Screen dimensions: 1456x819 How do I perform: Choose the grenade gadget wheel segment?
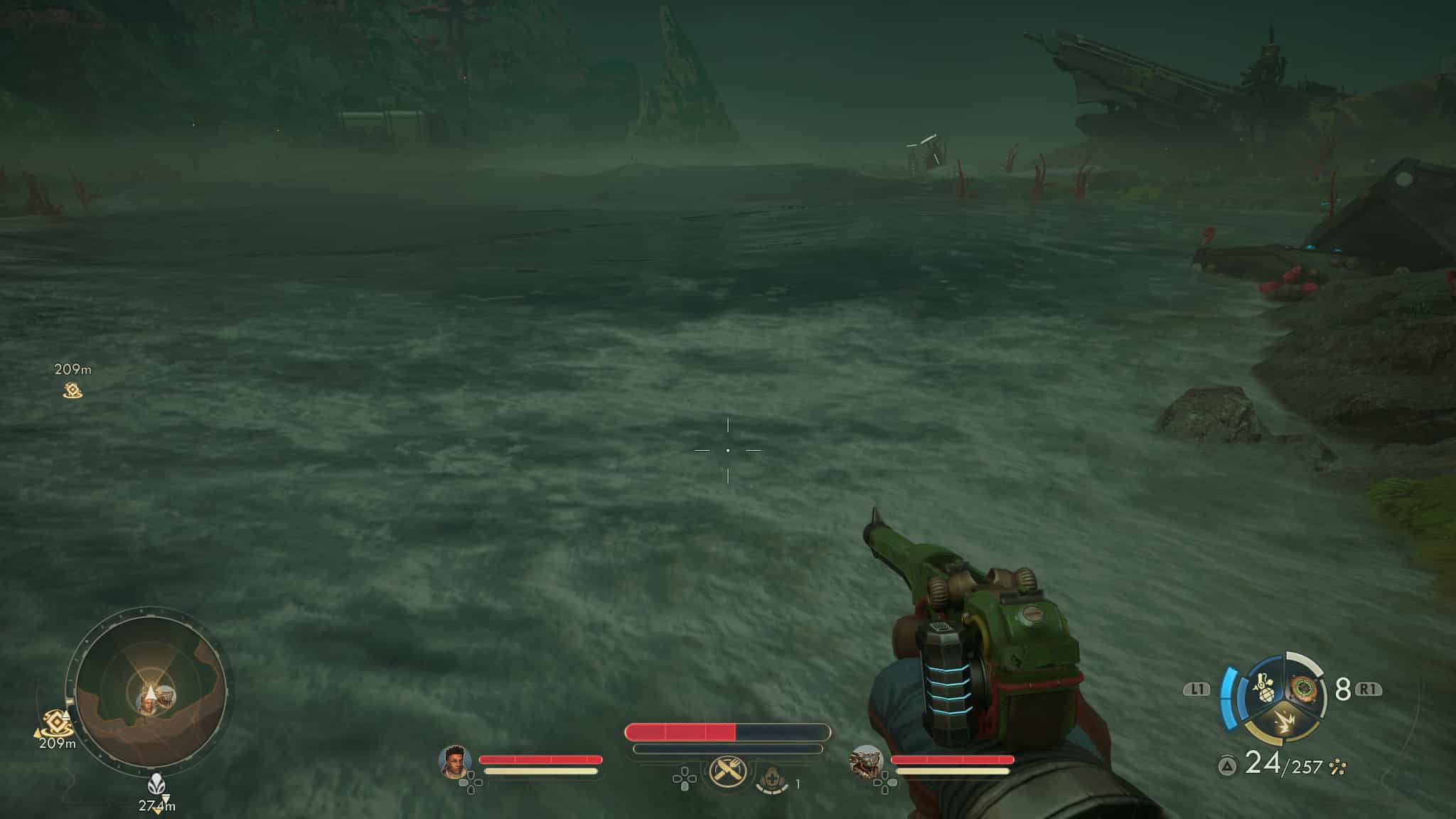[x=1266, y=688]
